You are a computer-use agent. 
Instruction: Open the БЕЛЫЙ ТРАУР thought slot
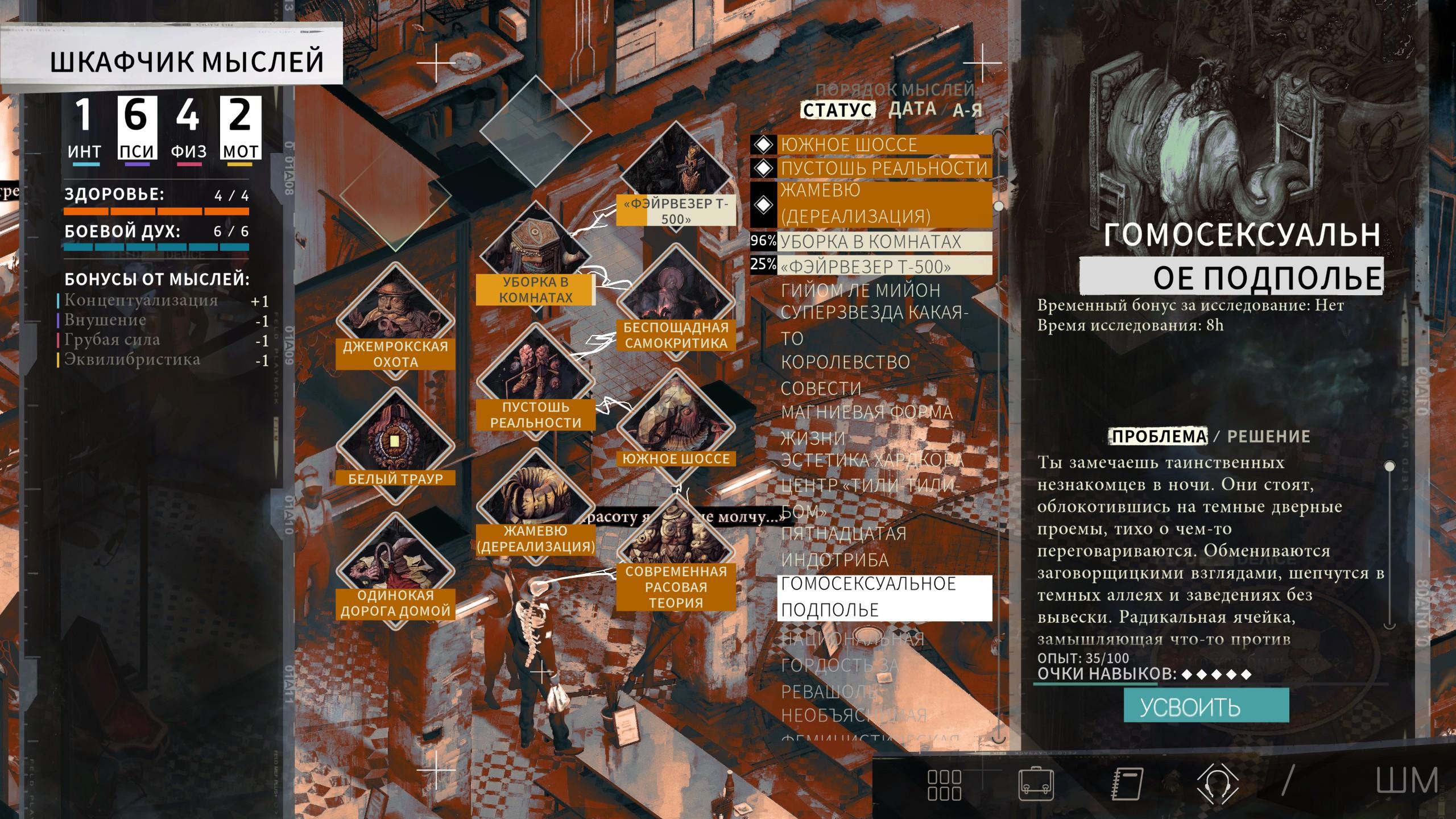(395, 445)
